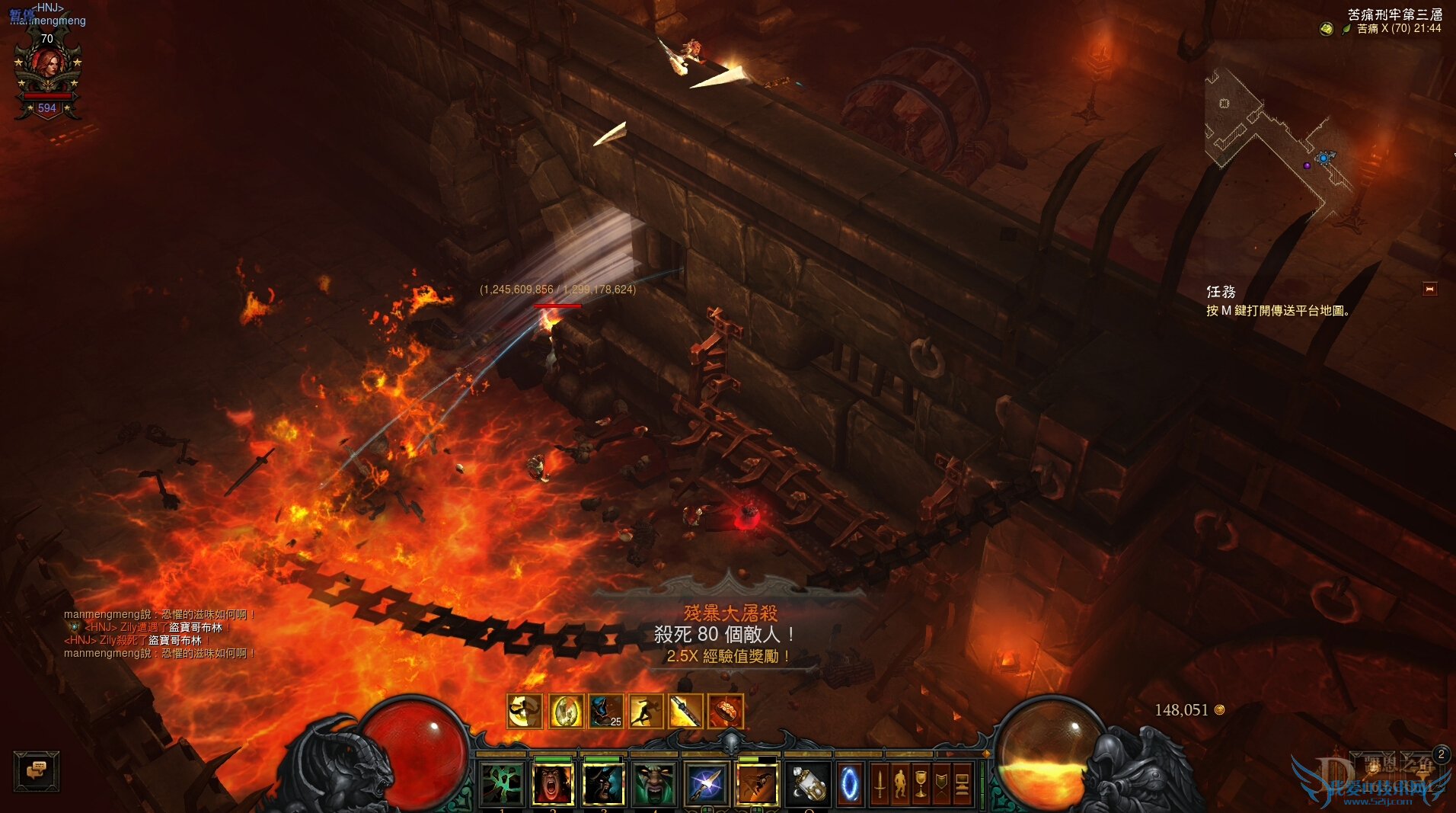The width and height of the screenshot is (1456, 813).
Task: Open the banner-shaped menu button
Action: (x=941, y=783)
